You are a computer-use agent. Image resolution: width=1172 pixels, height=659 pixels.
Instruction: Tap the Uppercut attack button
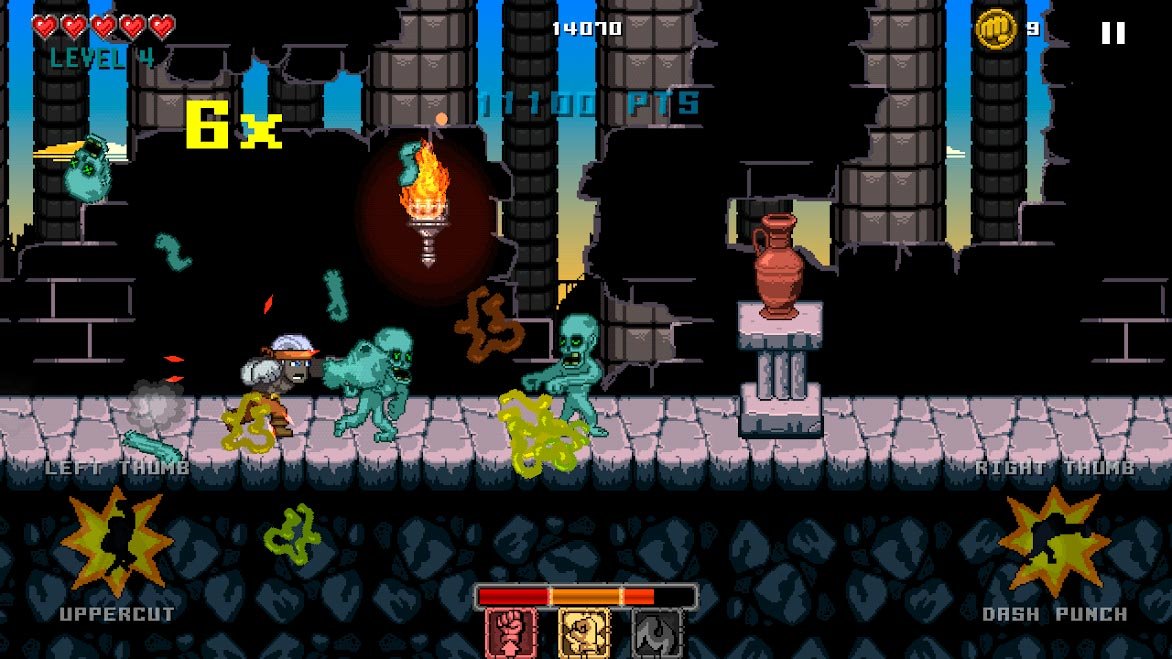coord(117,543)
